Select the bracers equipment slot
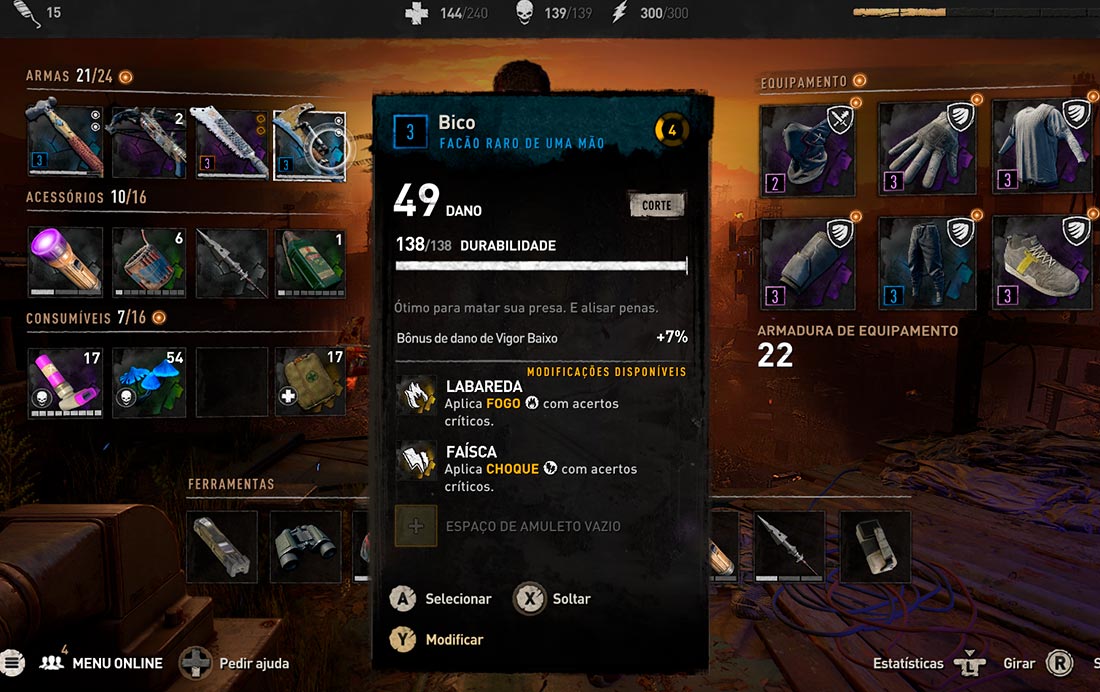This screenshot has width=1100, height=692. point(809,262)
